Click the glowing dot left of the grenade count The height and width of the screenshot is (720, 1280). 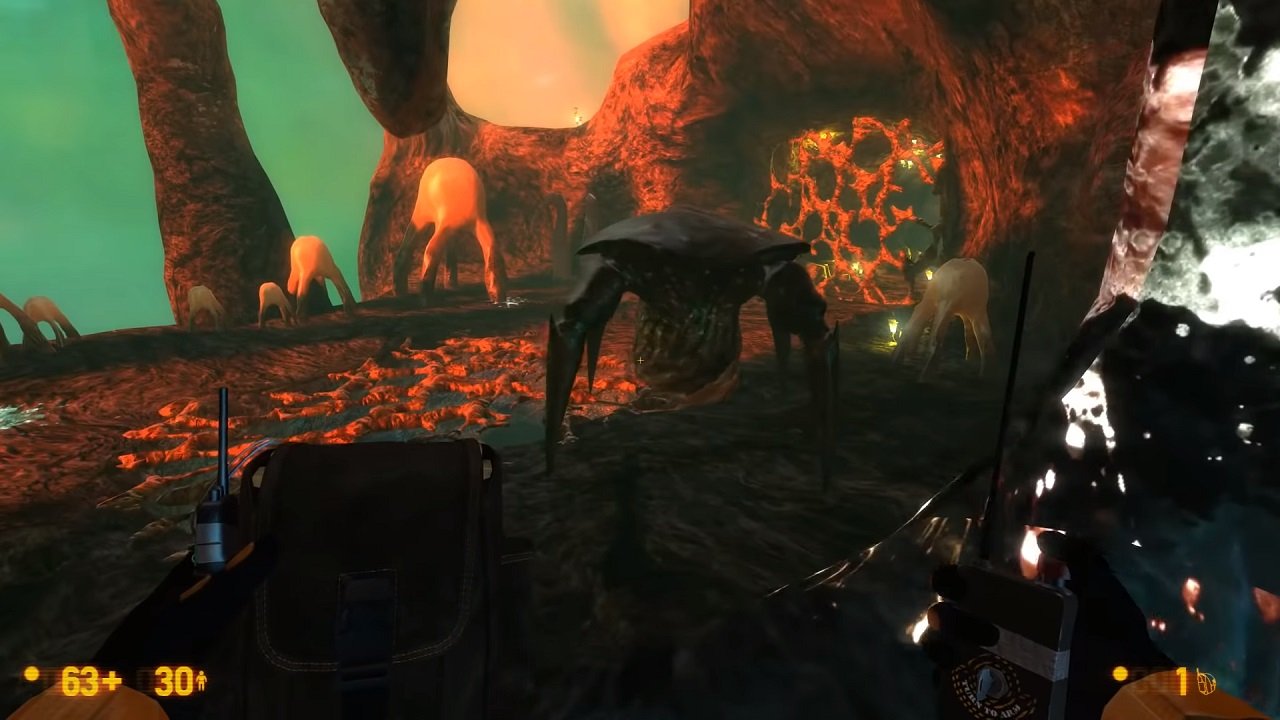pyautogui.click(x=1120, y=675)
